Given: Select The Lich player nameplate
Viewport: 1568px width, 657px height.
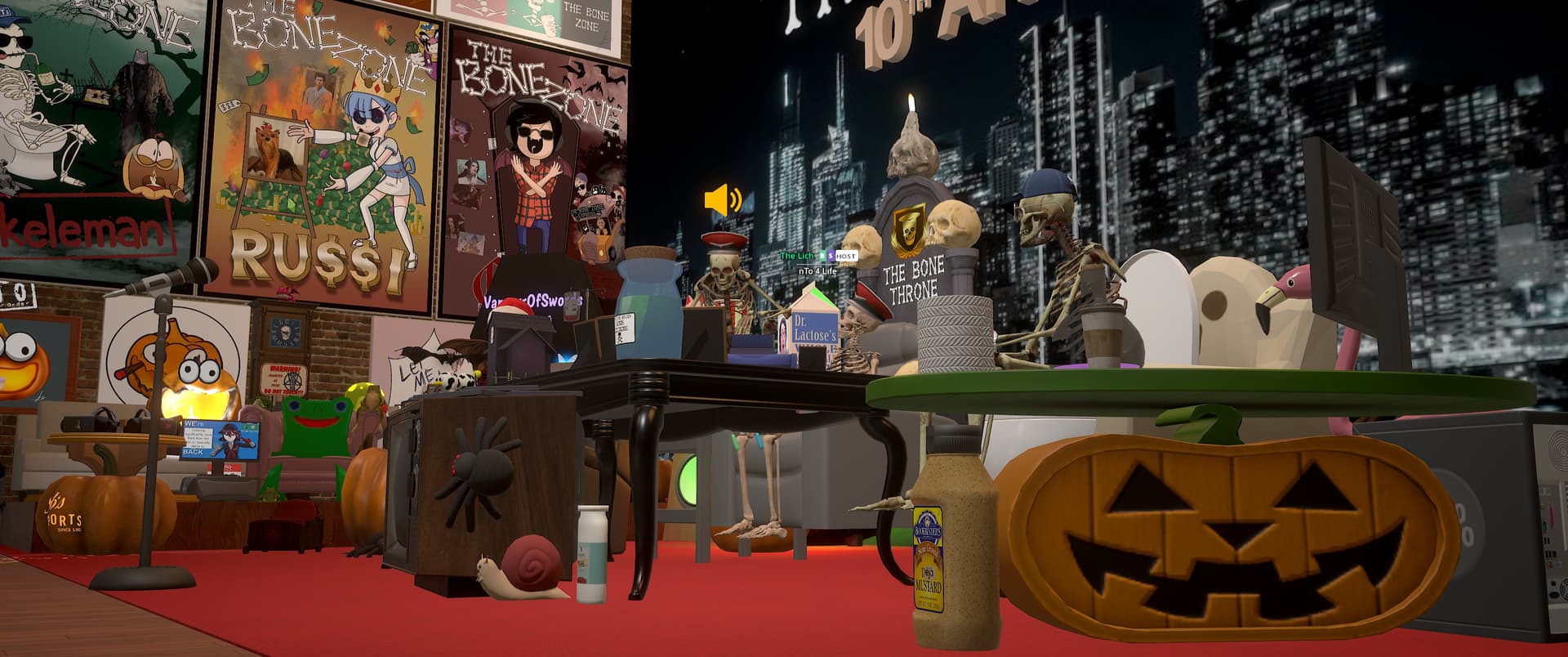Looking at the screenshot, I should click(797, 256).
